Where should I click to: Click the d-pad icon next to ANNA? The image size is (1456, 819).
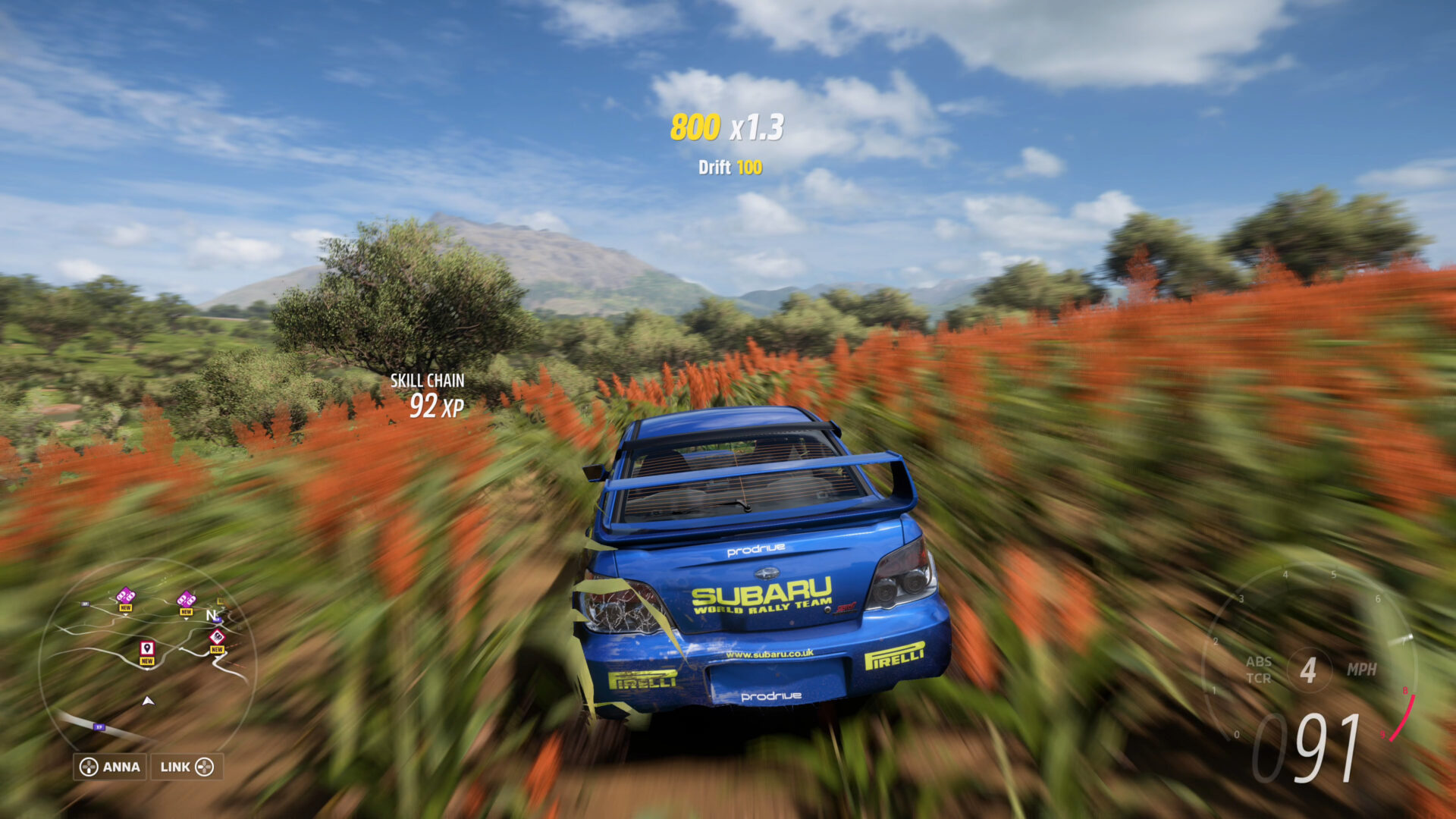89,767
